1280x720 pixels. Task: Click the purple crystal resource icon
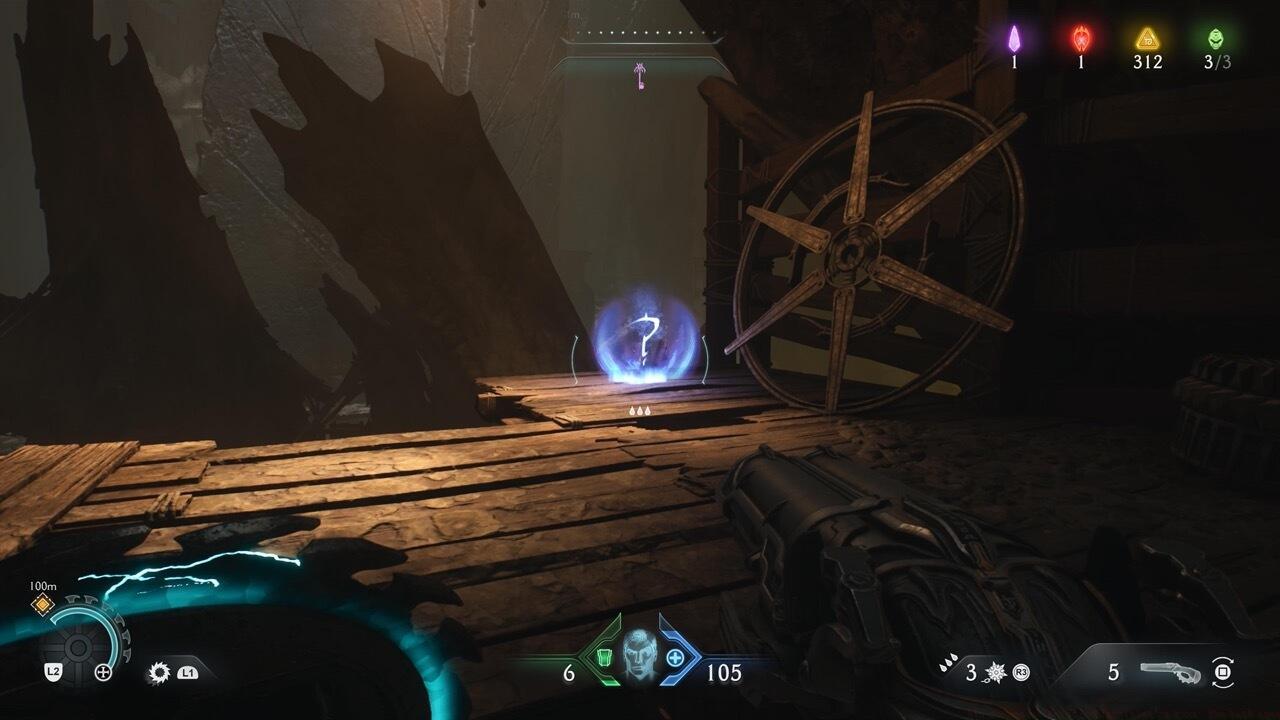point(1013,38)
